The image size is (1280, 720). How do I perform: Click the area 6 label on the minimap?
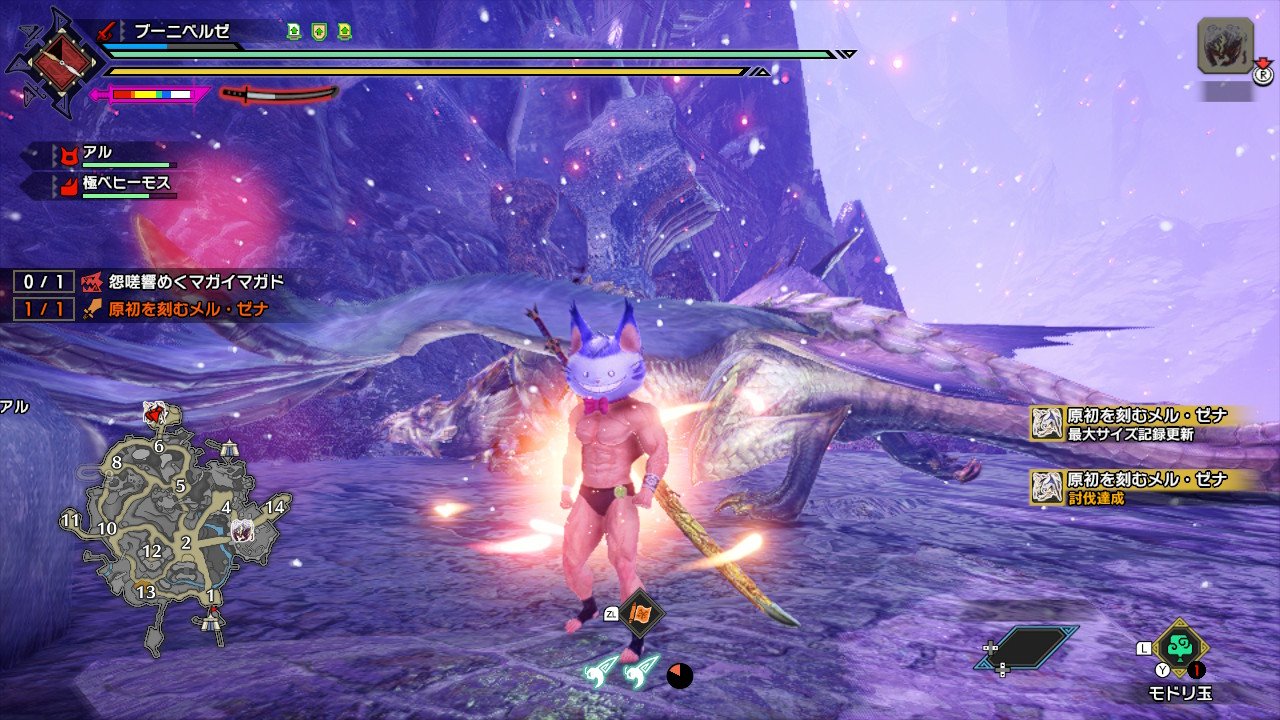point(158,446)
